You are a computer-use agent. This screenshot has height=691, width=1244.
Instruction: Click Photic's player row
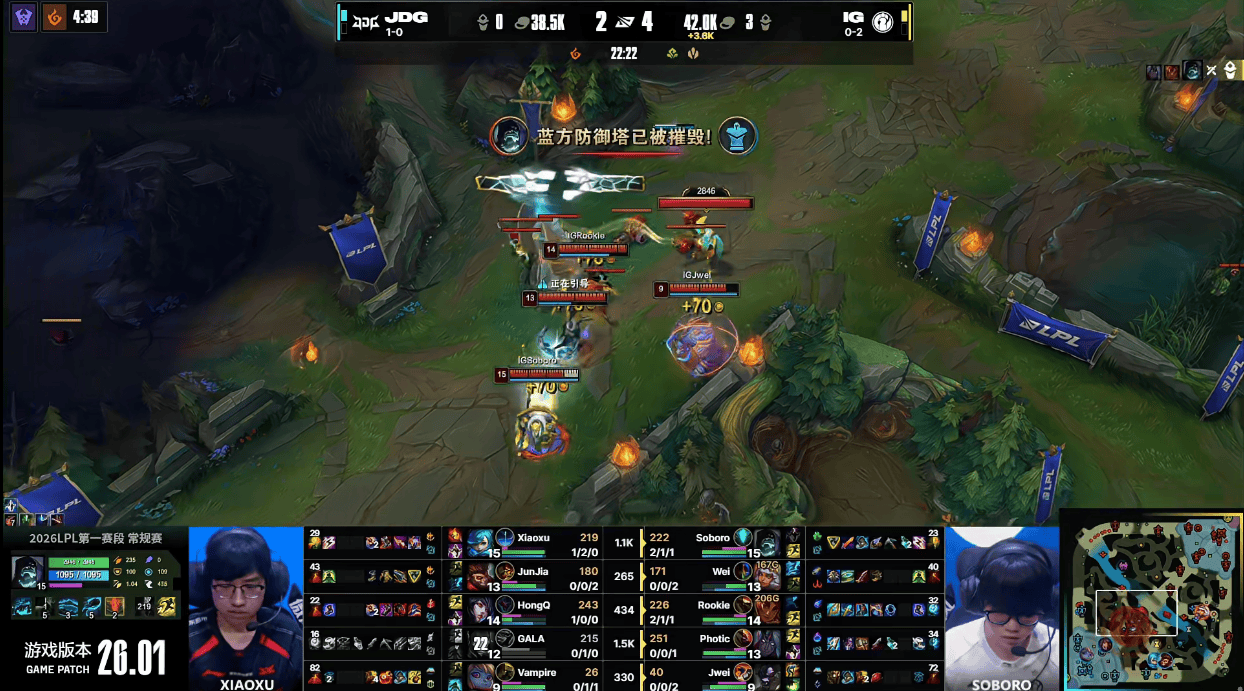click(x=712, y=641)
